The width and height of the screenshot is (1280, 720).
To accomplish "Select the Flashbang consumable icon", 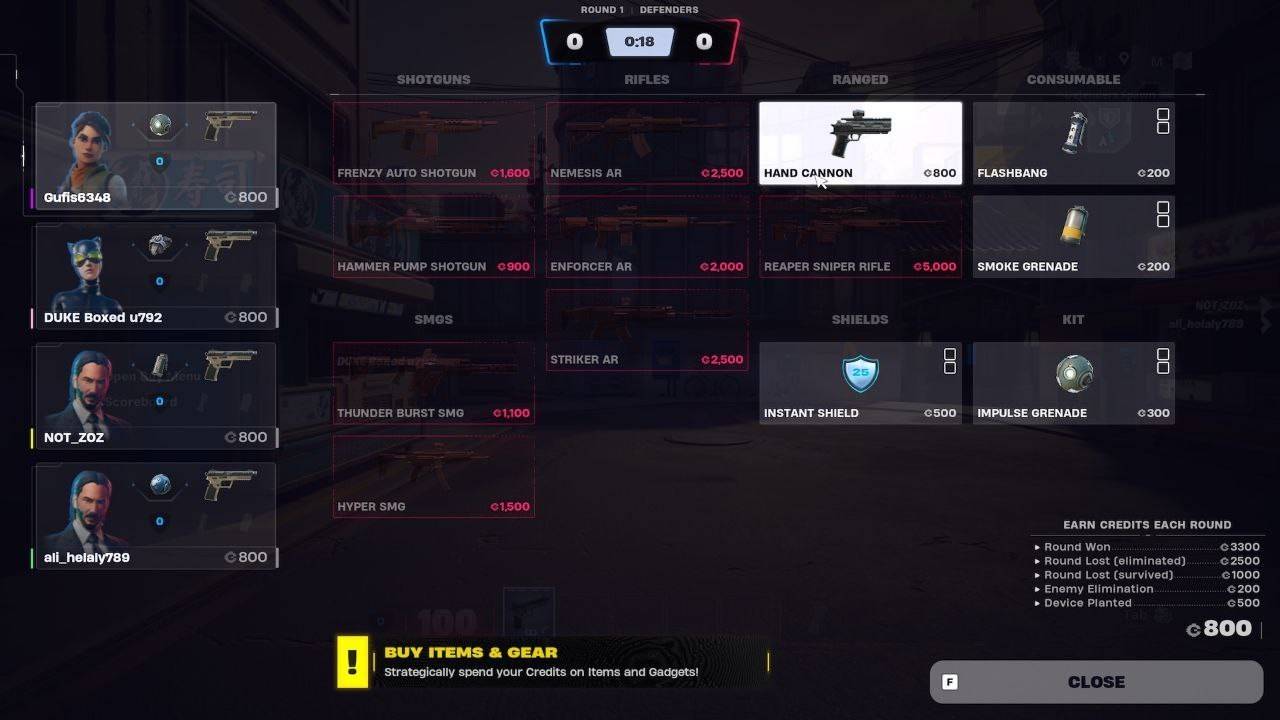I will coord(1073,132).
